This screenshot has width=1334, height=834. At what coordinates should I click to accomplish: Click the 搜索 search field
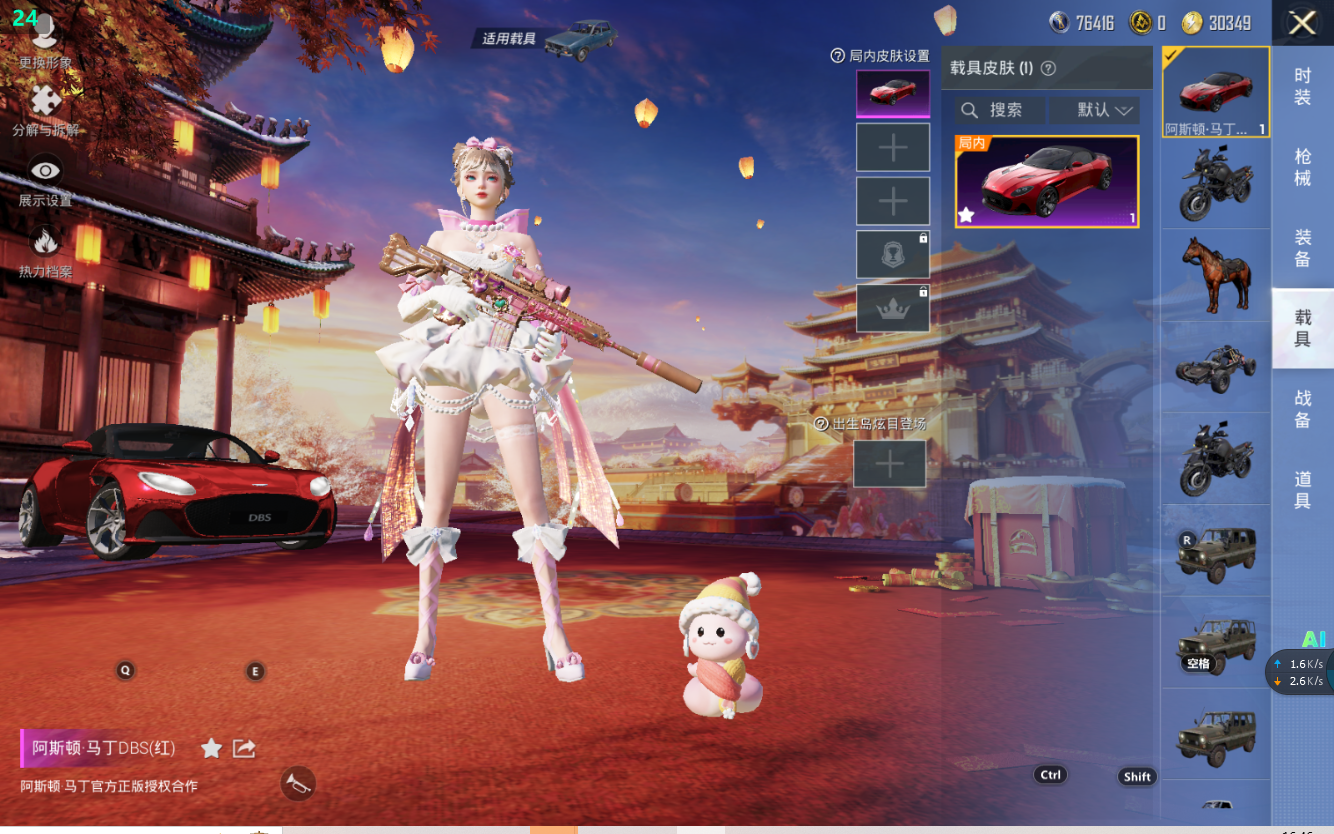click(x=1000, y=110)
